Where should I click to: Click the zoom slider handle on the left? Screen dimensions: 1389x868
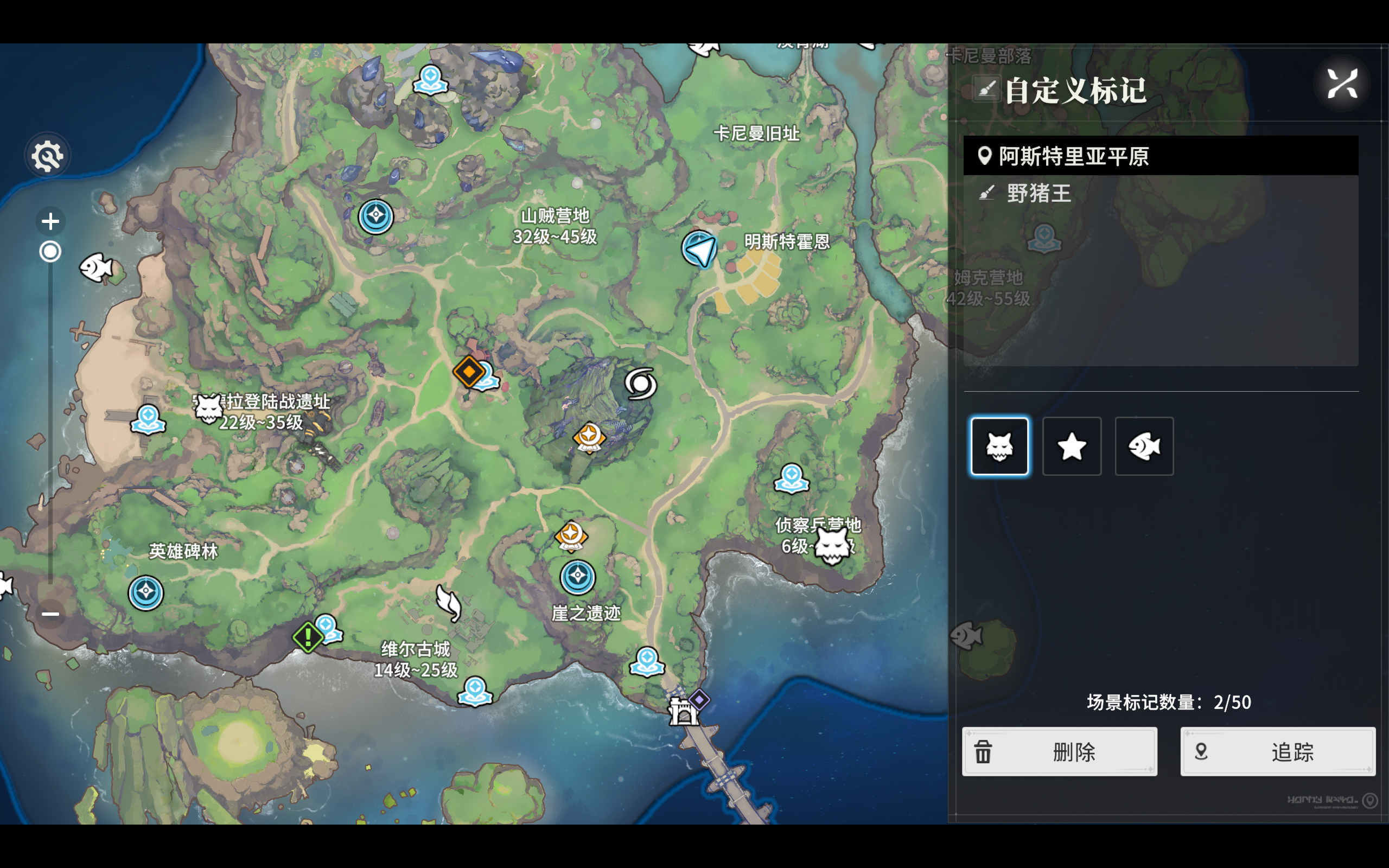(x=50, y=251)
